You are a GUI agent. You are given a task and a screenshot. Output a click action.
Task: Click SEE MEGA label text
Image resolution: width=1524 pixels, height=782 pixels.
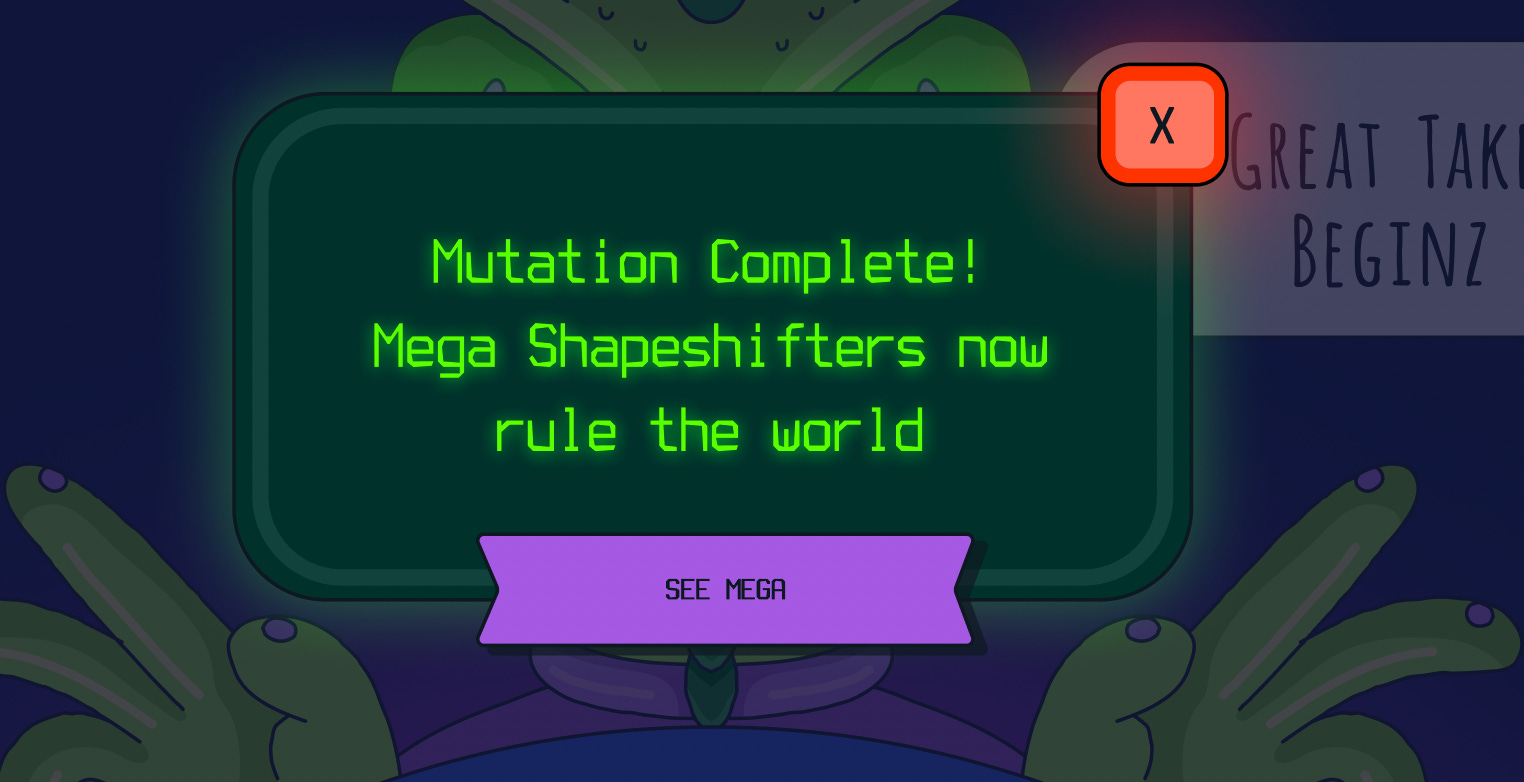[725, 589]
